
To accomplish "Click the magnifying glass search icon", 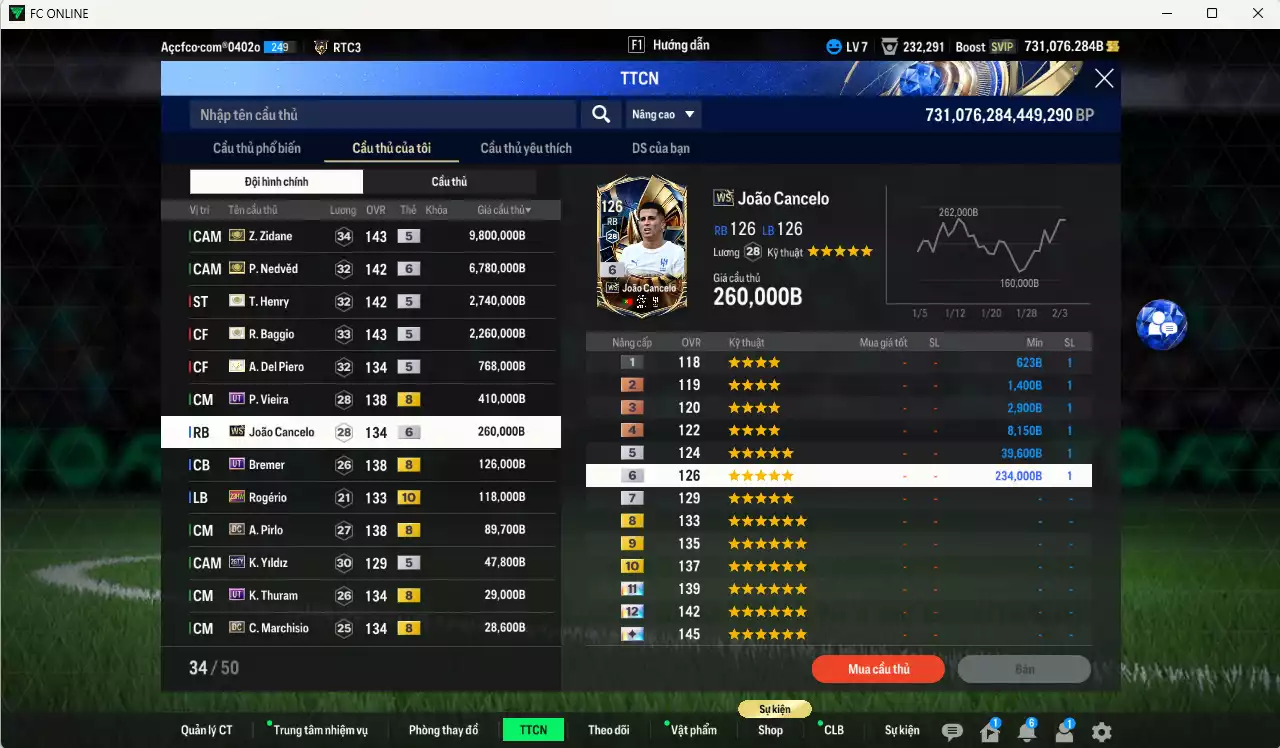I will [600, 114].
